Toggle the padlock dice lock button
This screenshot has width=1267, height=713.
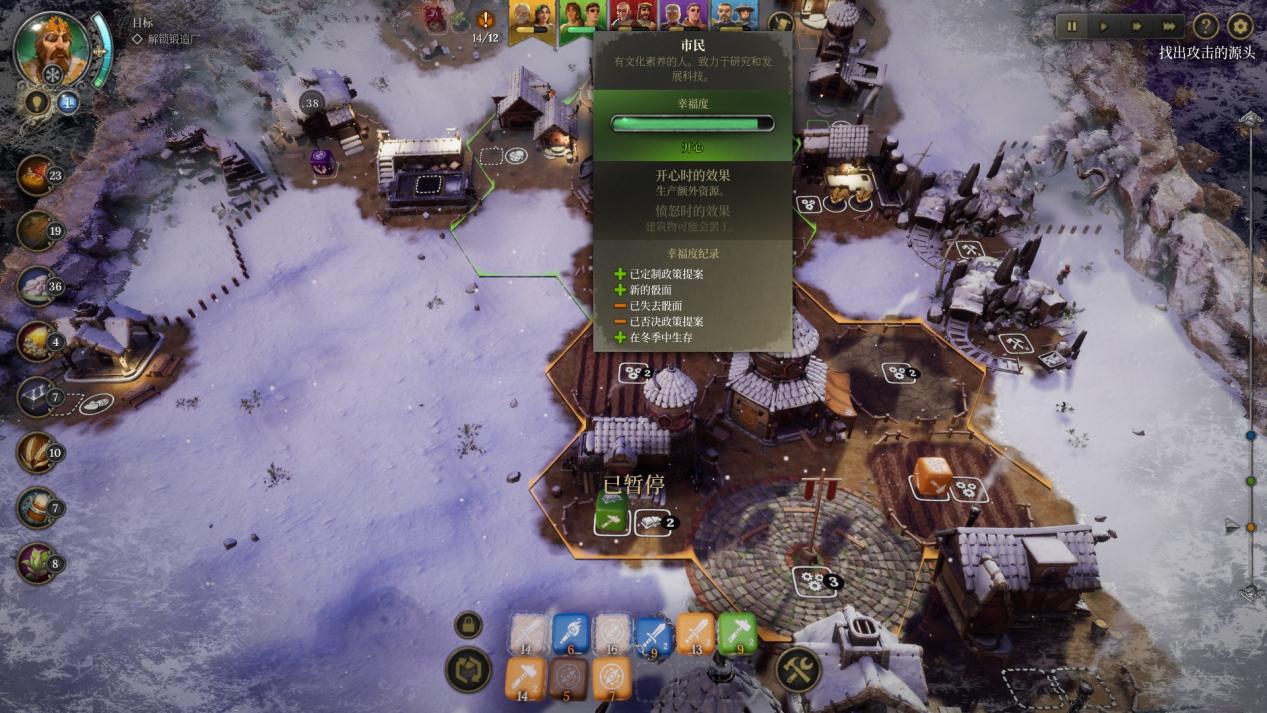(468, 625)
